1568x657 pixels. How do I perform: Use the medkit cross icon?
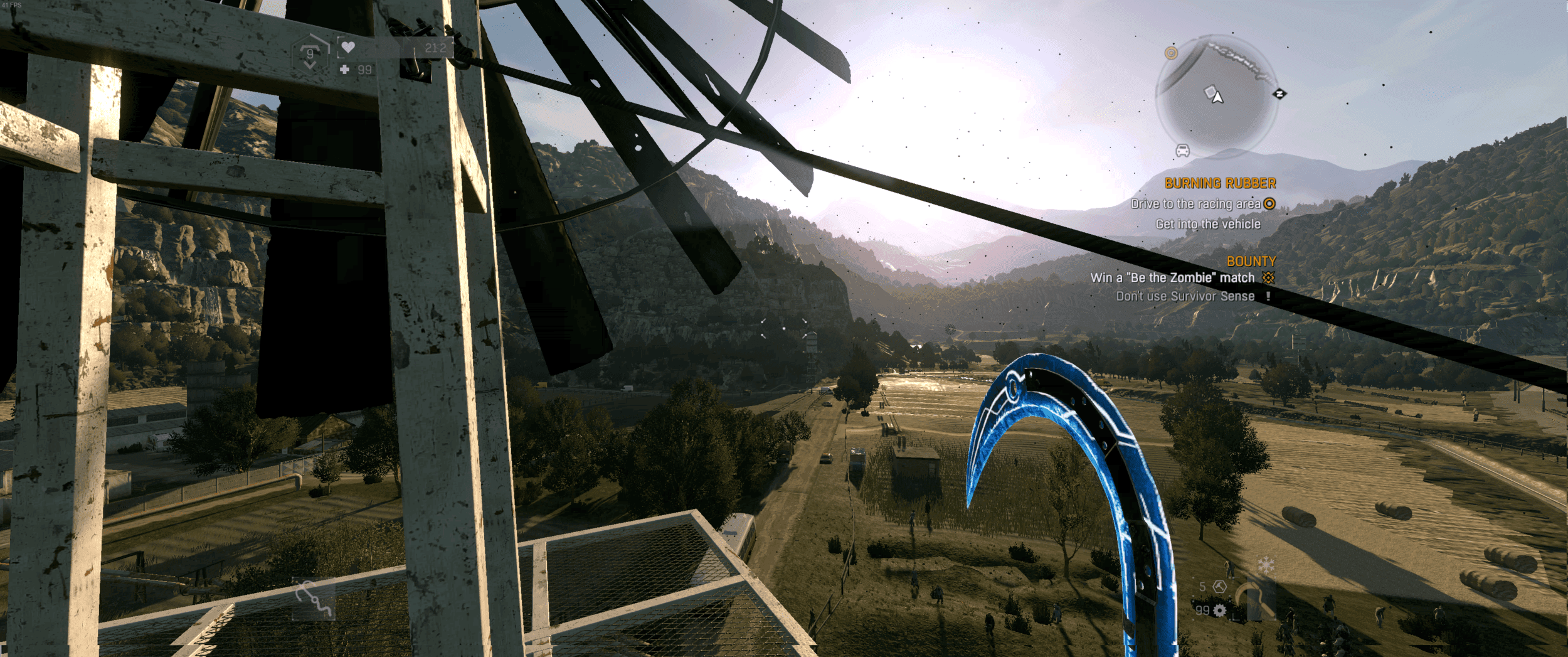[344, 70]
